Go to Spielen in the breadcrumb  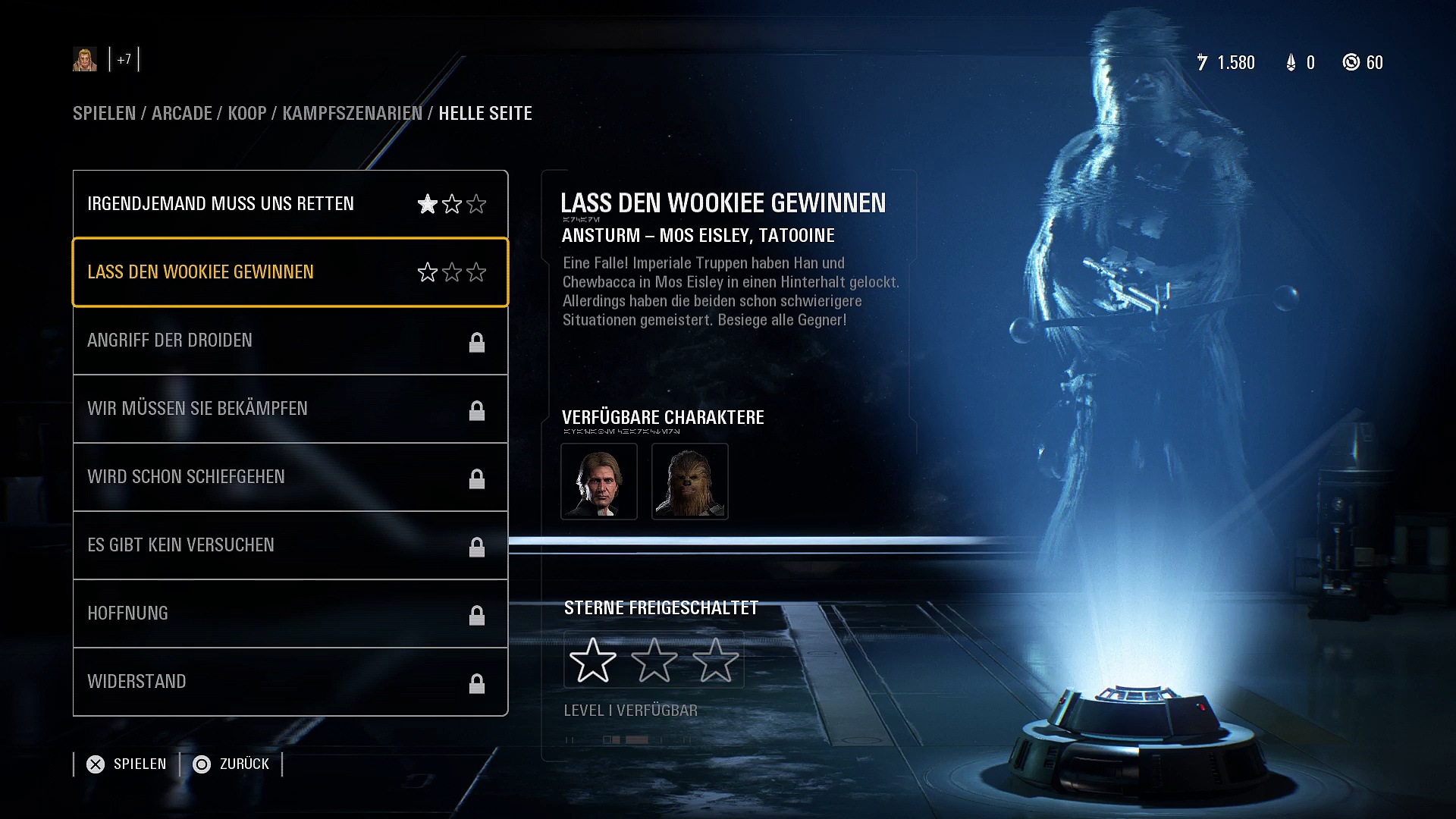coord(104,114)
